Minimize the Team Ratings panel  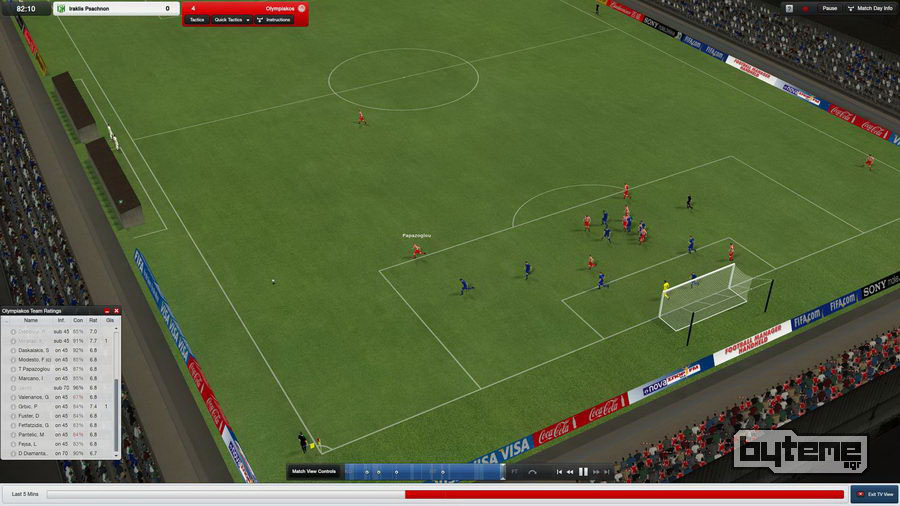(107, 311)
